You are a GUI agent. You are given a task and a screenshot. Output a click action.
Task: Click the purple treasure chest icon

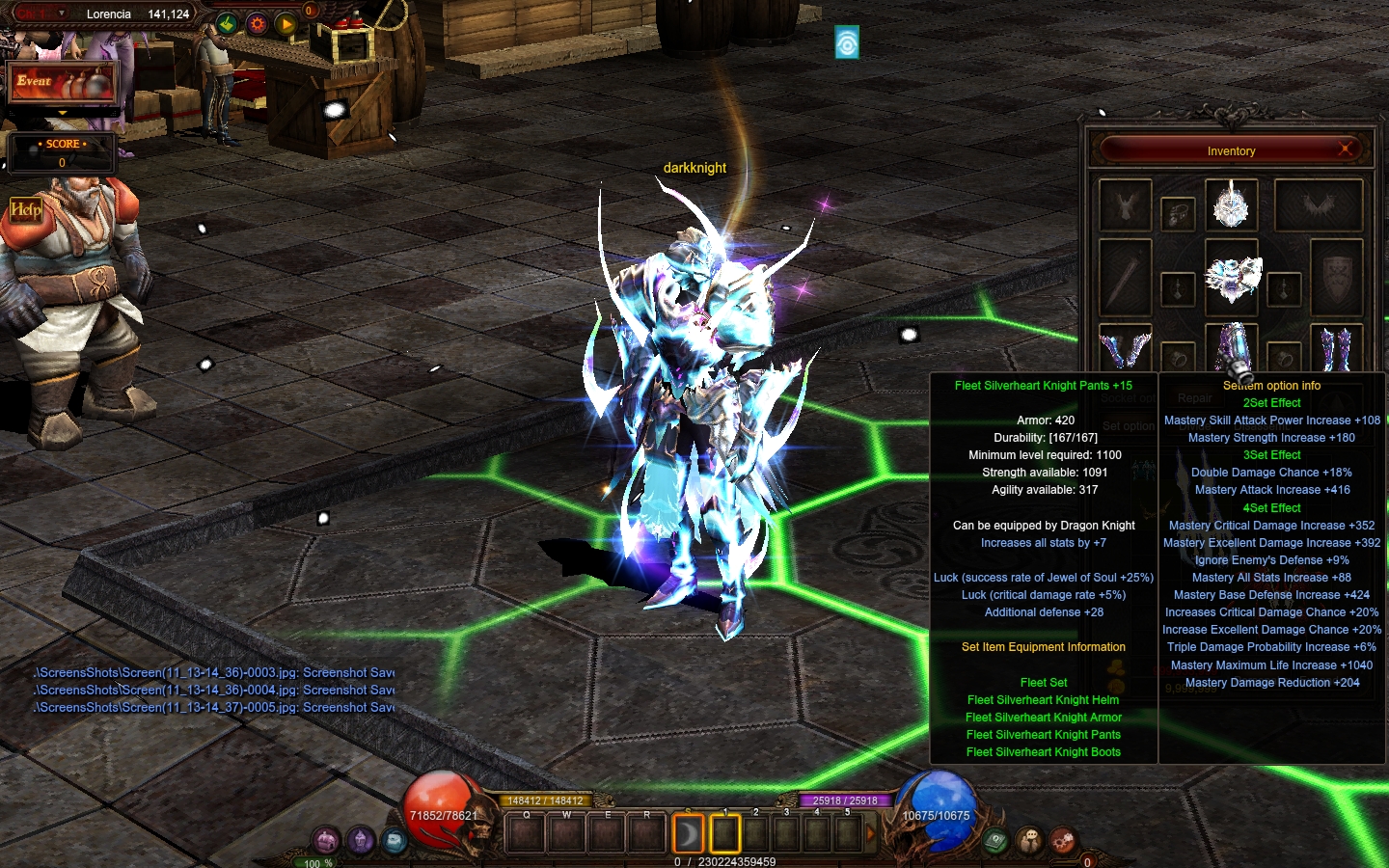[327, 840]
